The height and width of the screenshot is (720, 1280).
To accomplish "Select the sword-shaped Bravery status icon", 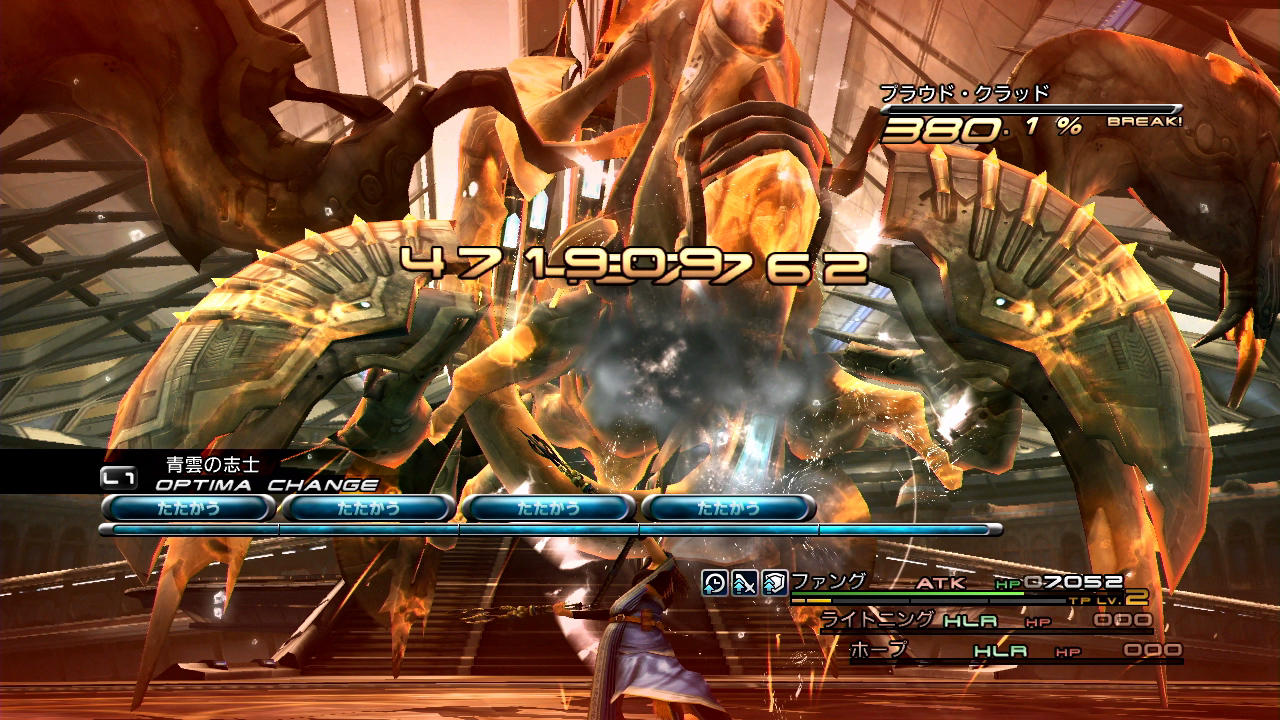I will (744, 583).
